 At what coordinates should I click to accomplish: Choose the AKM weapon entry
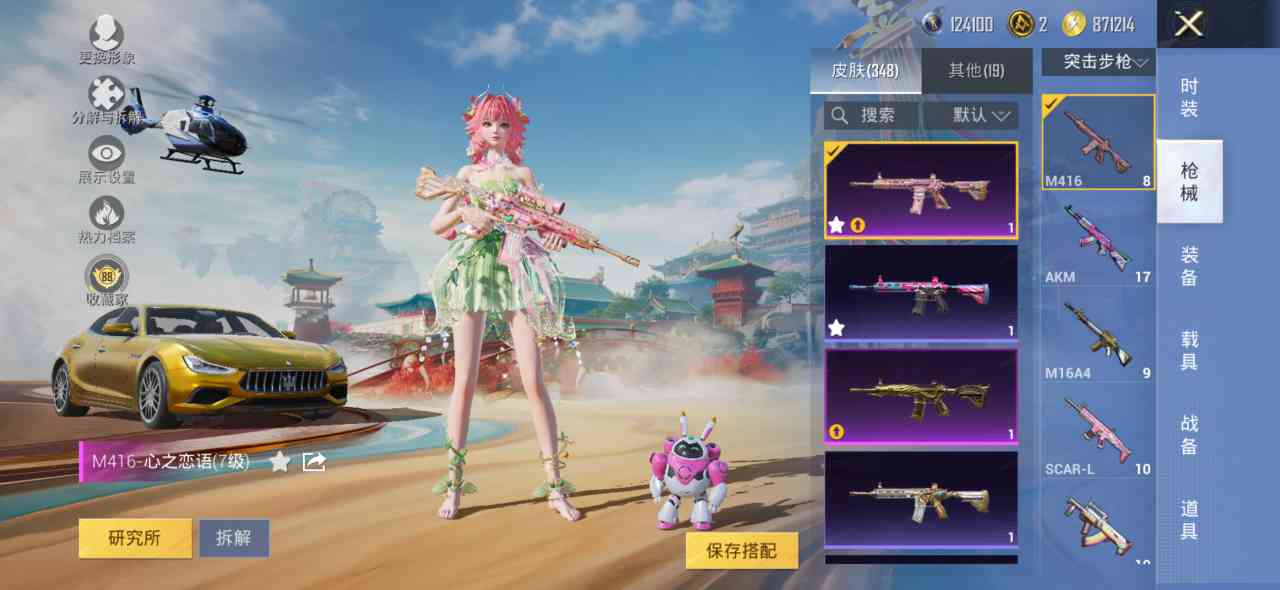[1098, 238]
